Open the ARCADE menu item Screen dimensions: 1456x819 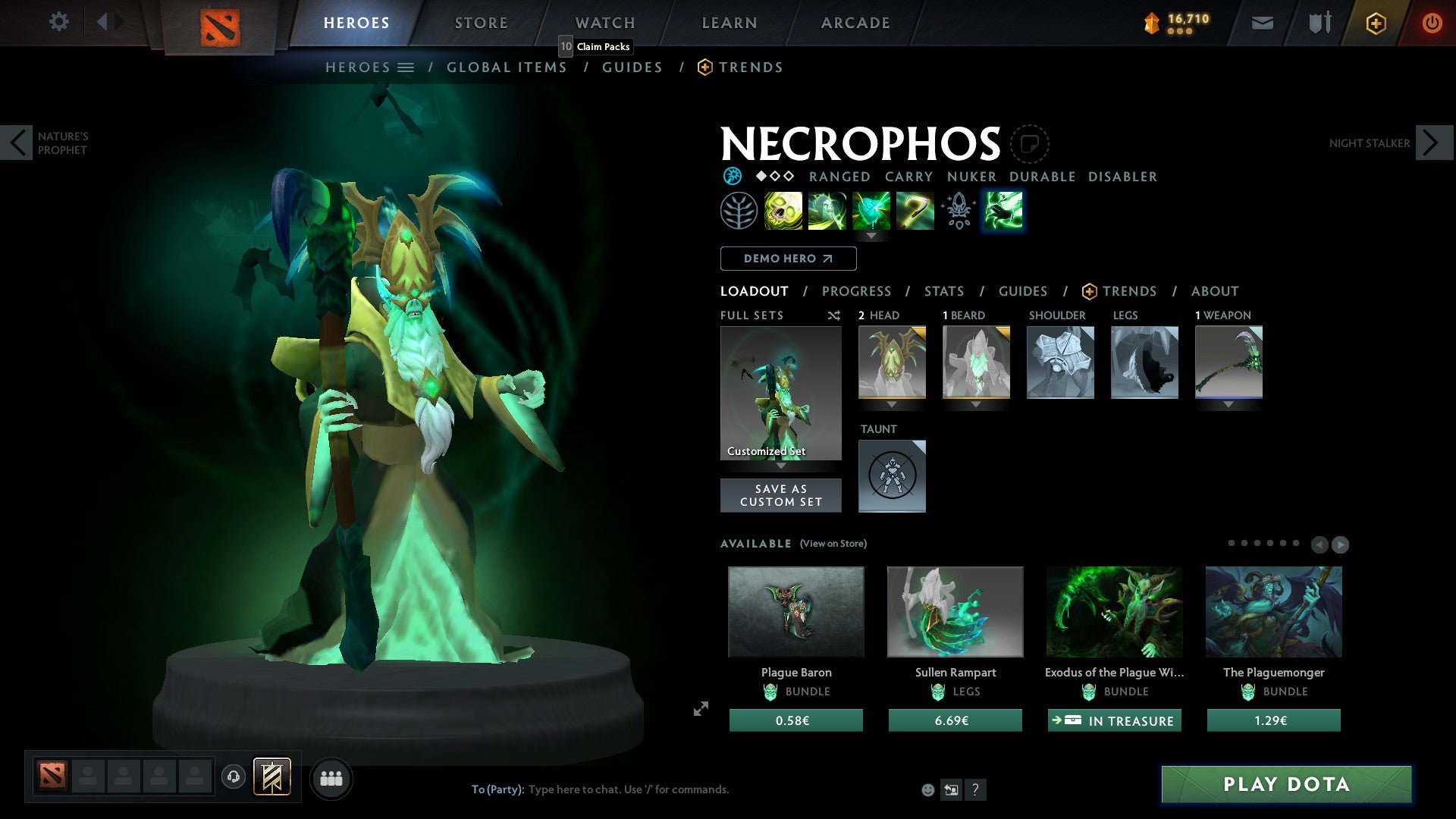[855, 22]
